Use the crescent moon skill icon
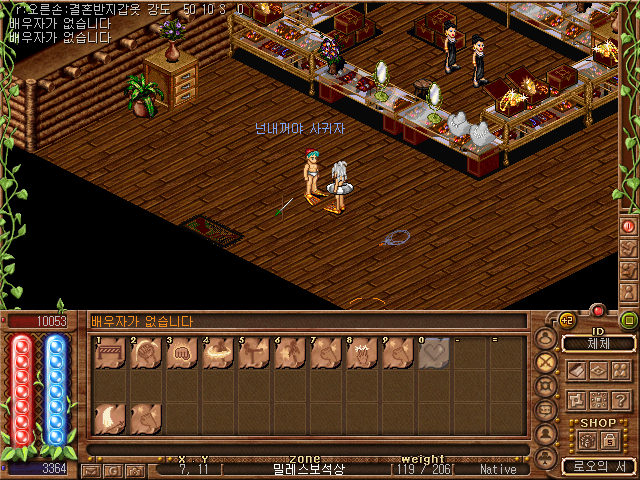 coord(110,419)
